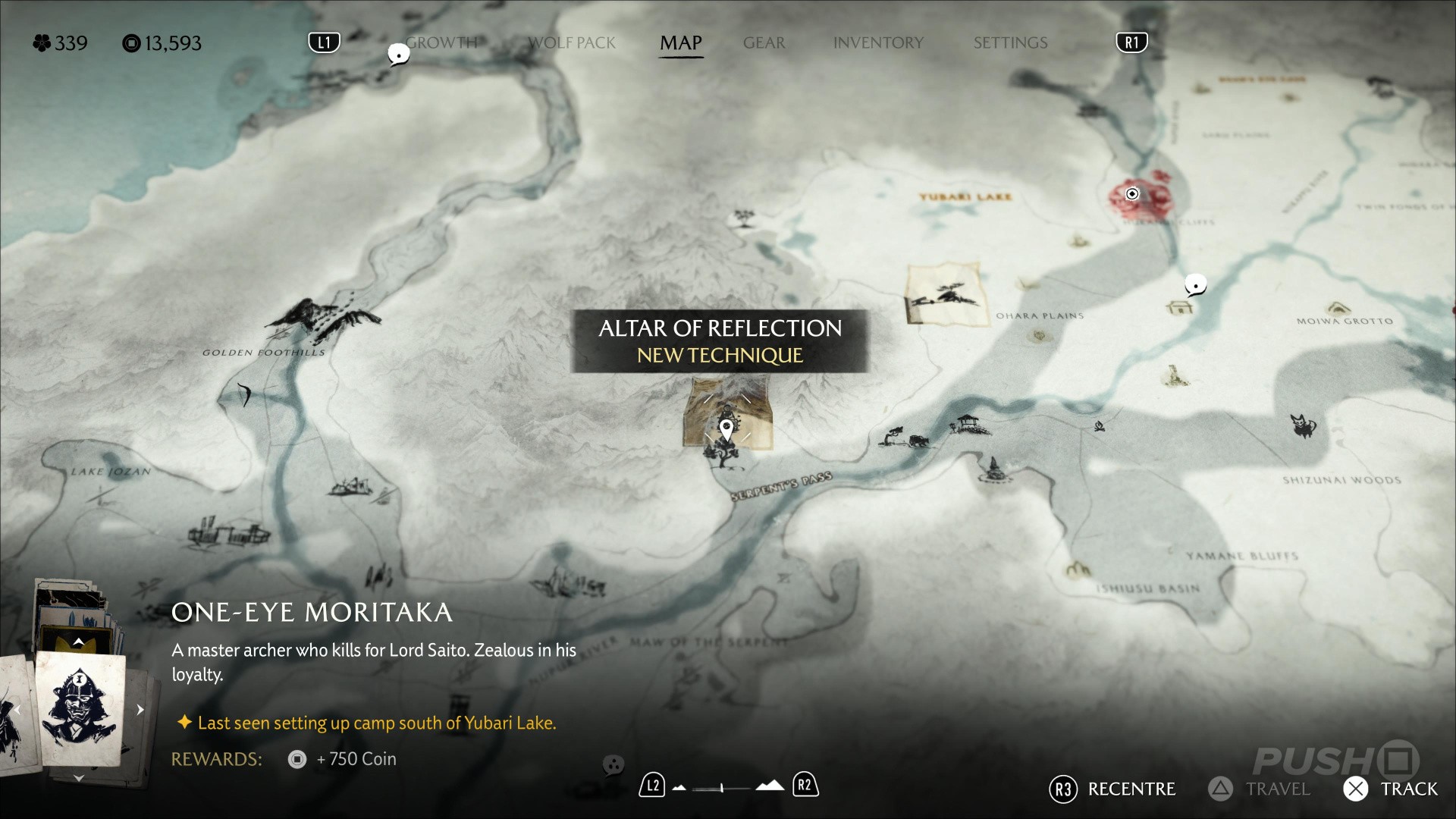Viewport: 1456px width, 819px height.
Task: Choose the One-Eye Moritaka bounty card
Action: pyautogui.click(x=80, y=709)
